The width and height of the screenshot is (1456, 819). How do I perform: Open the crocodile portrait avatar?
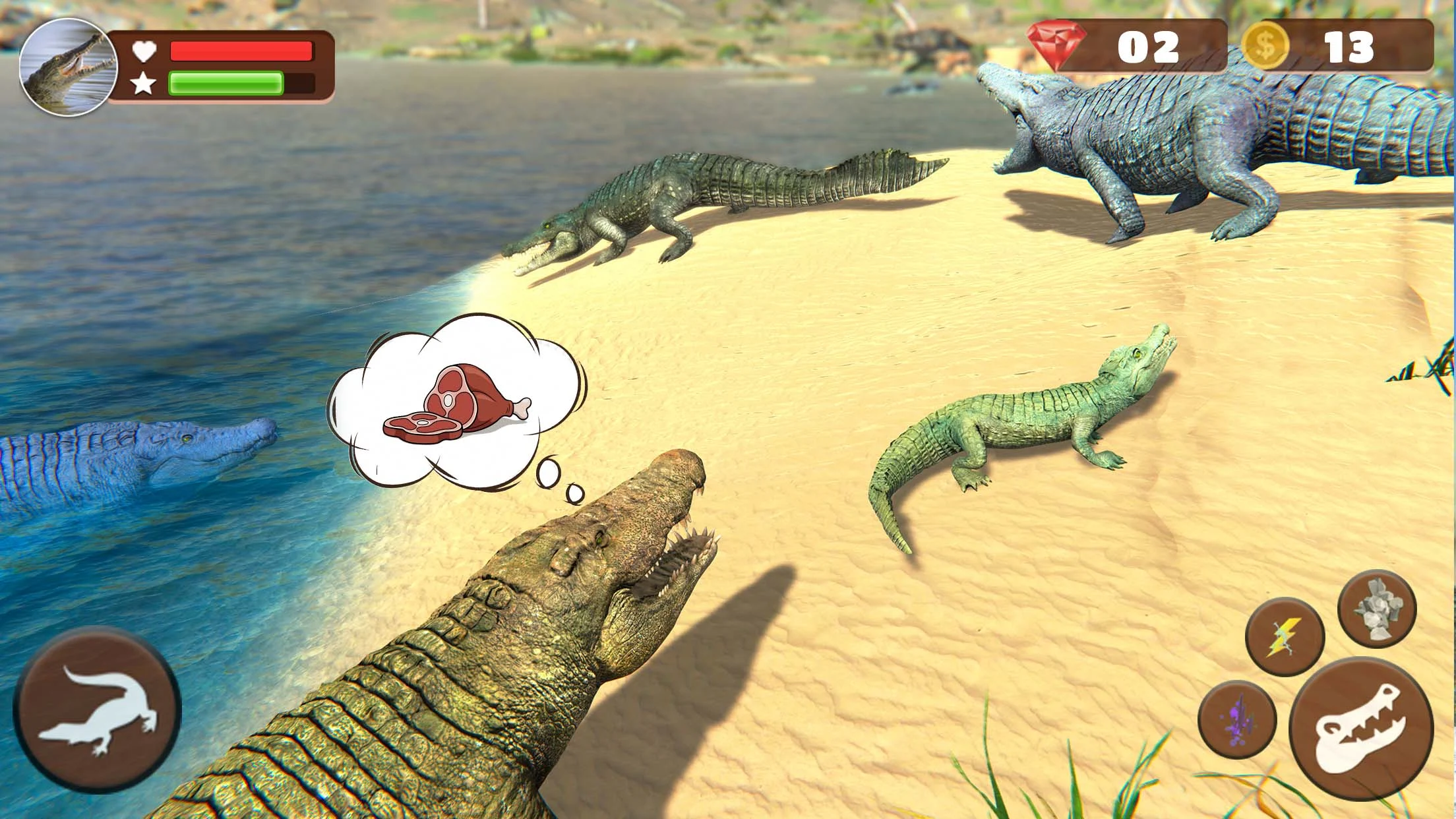pyautogui.click(x=65, y=67)
